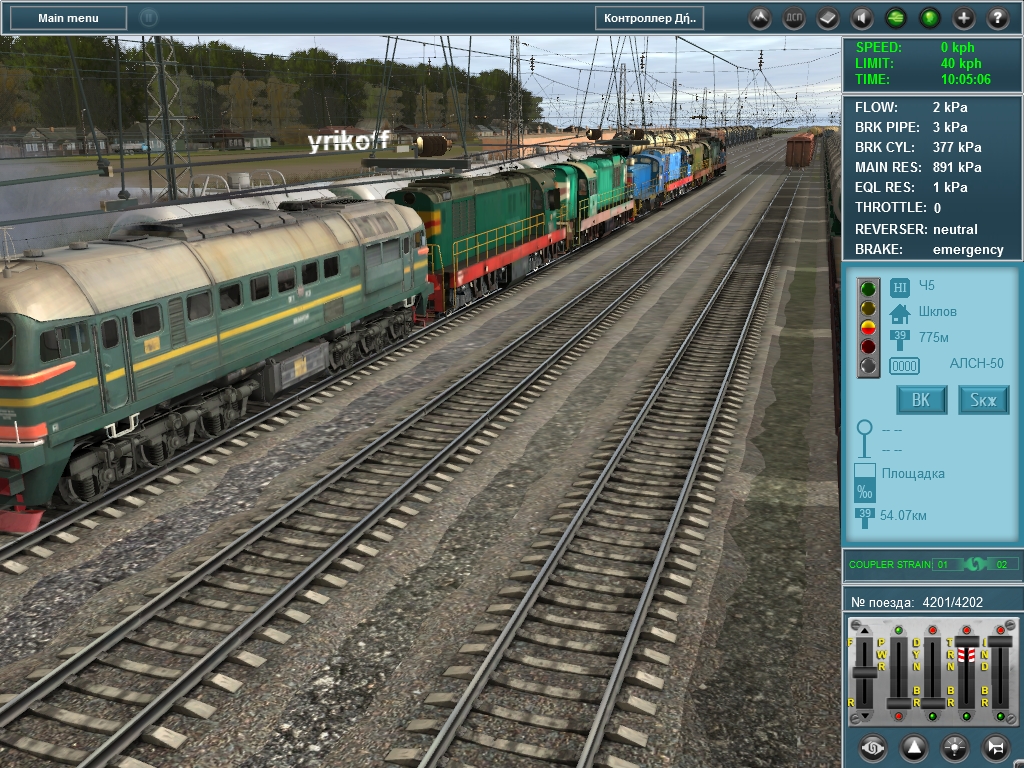Open the Контроллер dropdown button
The width and height of the screenshot is (1024, 768).
(x=650, y=18)
